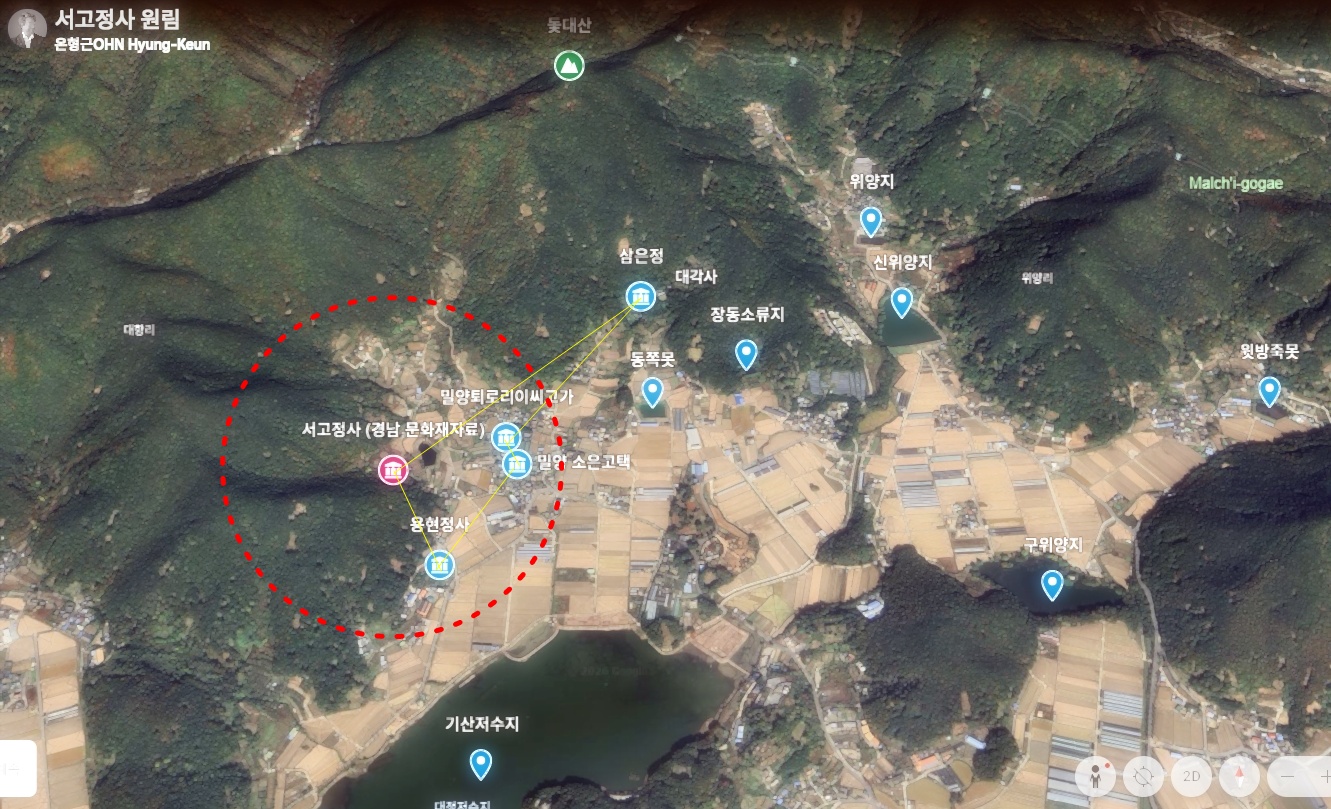The image size is (1331, 809).
Task: Select the 장동소류지 location pin
Action: 745,353
